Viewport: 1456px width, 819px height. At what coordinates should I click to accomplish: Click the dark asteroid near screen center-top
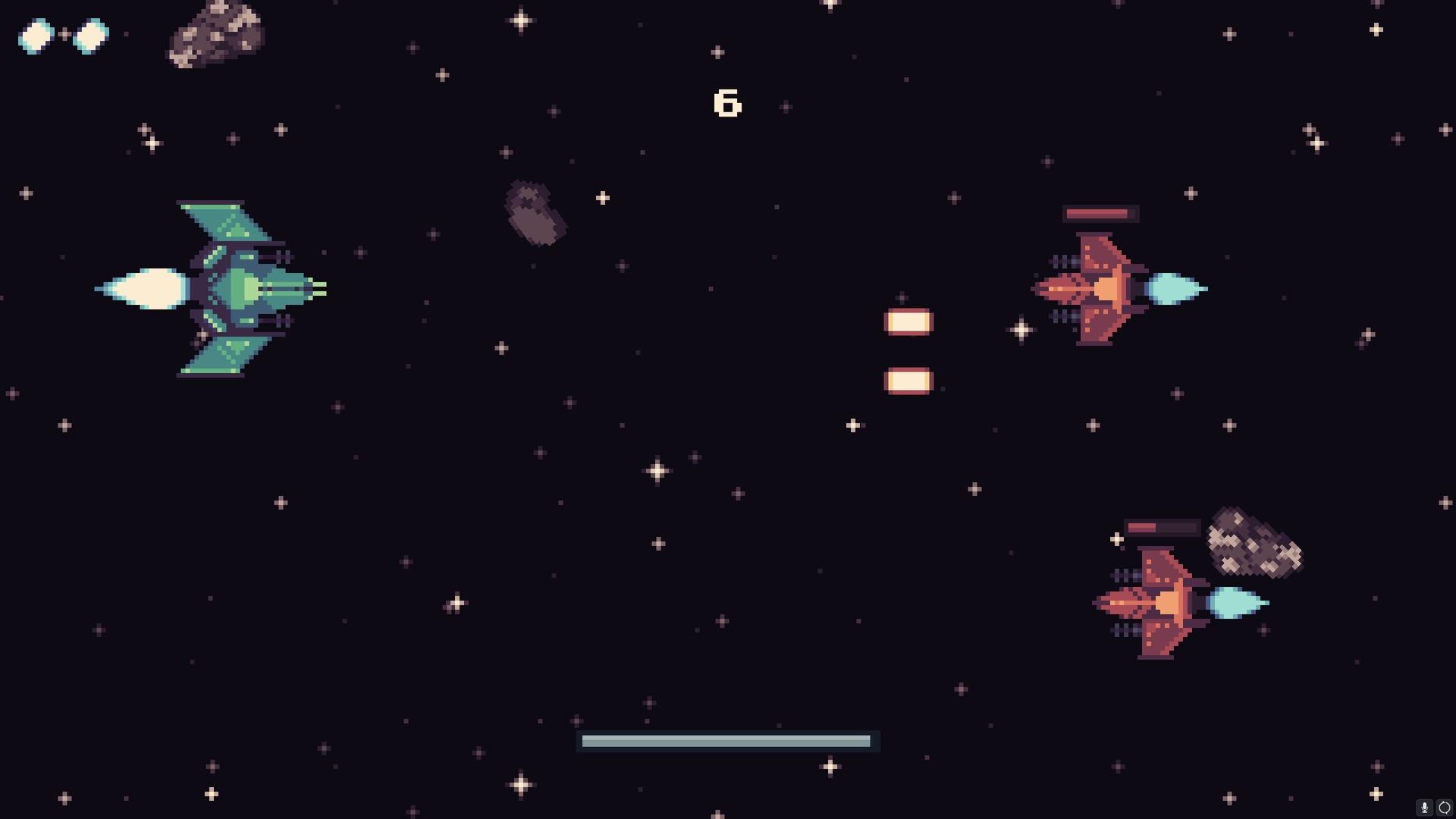coord(535,212)
